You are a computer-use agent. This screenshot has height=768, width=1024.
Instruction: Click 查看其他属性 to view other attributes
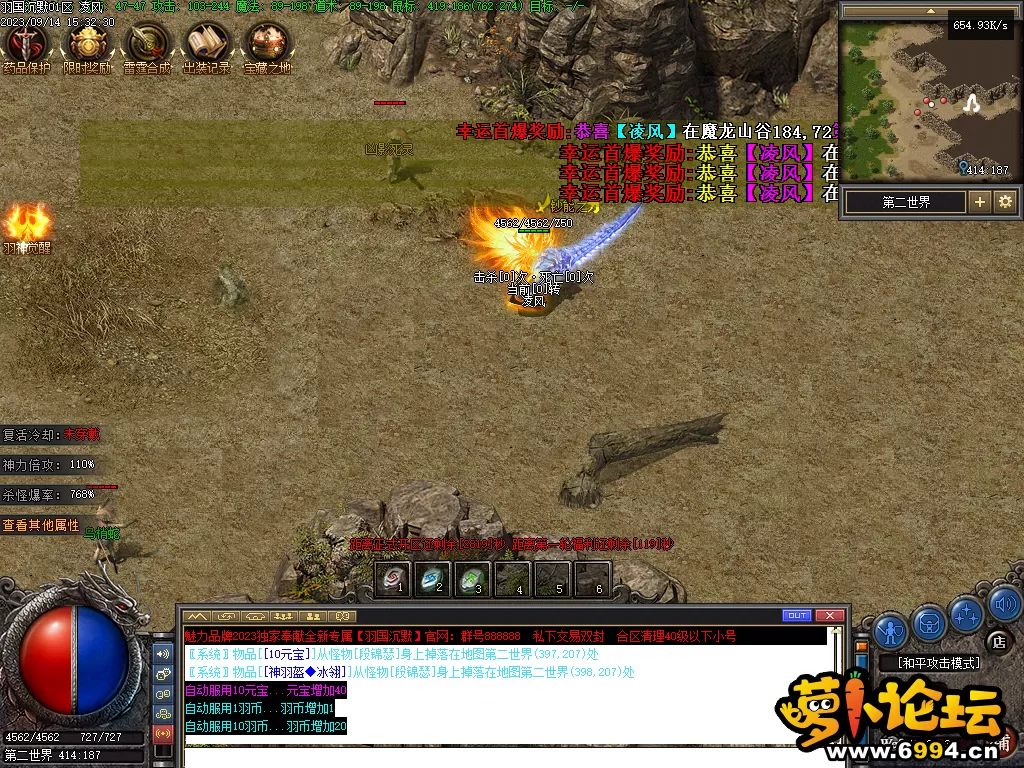(41, 525)
